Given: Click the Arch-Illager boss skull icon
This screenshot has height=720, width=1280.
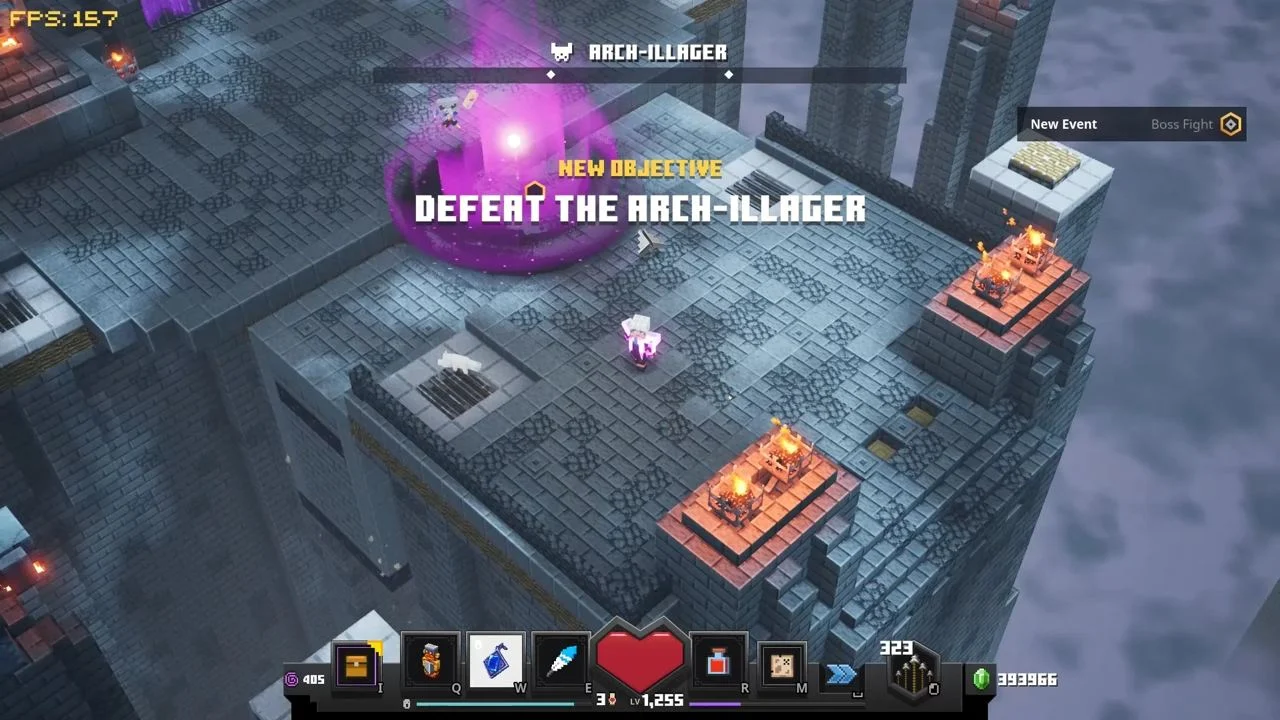Looking at the screenshot, I should 562,52.
